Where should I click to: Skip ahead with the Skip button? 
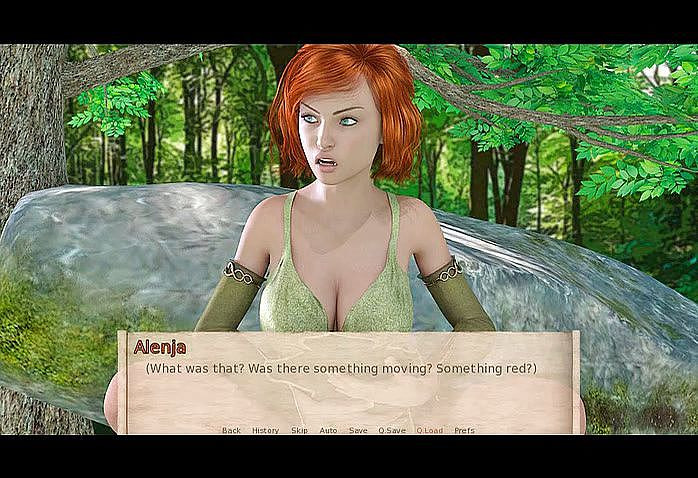[299, 431]
